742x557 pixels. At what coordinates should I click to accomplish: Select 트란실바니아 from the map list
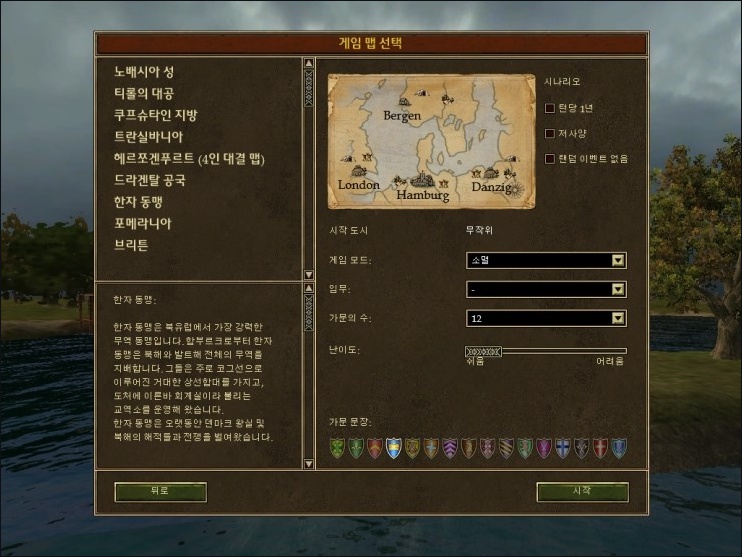tap(149, 137)
